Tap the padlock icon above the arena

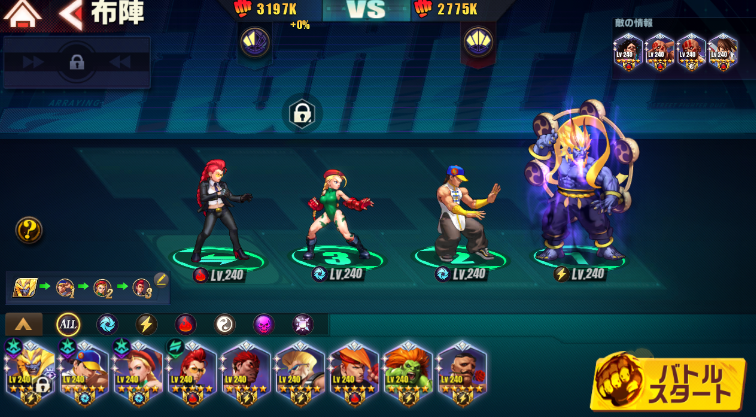click(301, 113)
